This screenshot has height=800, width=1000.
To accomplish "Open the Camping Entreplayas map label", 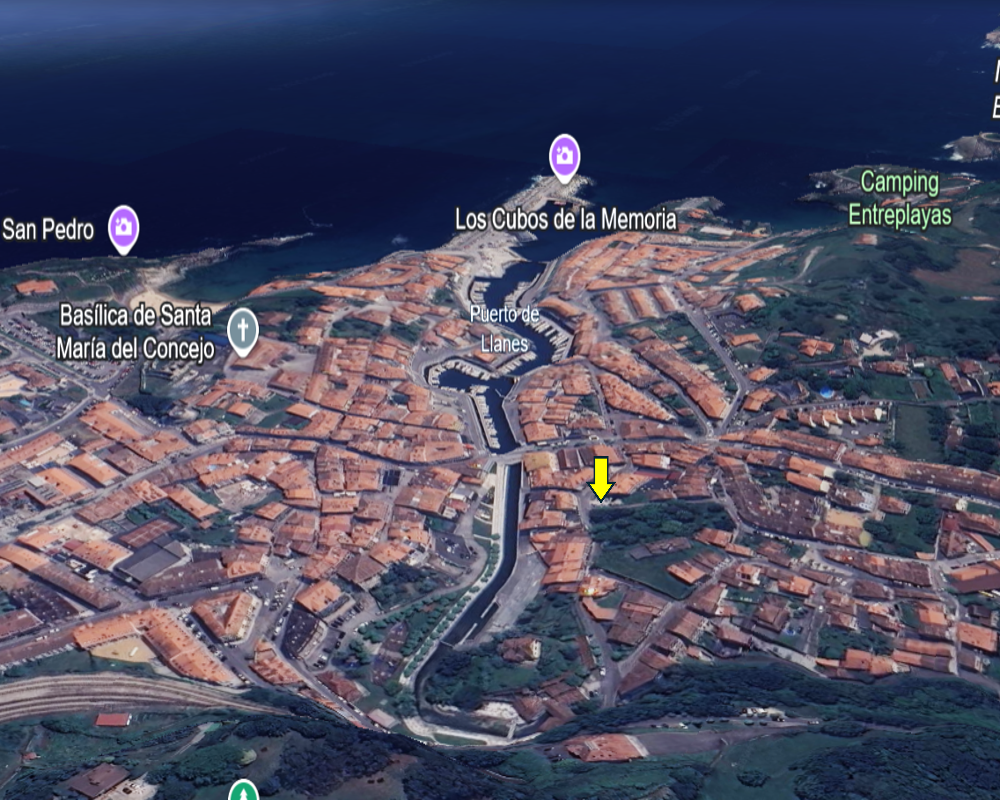I will click(x=899, y=198).
